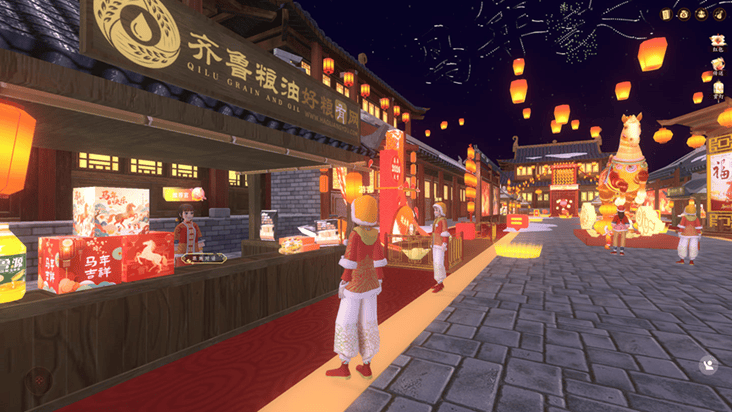Open the scroll icon in the top bar
Screen dimensions: 732x412
tap(666, 14)
